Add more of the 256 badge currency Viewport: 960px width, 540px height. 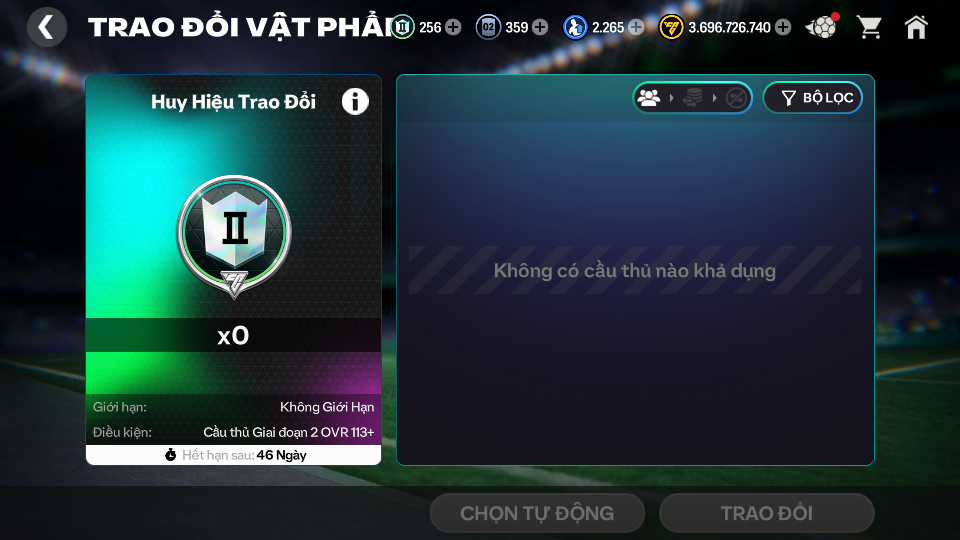[454, 27]
